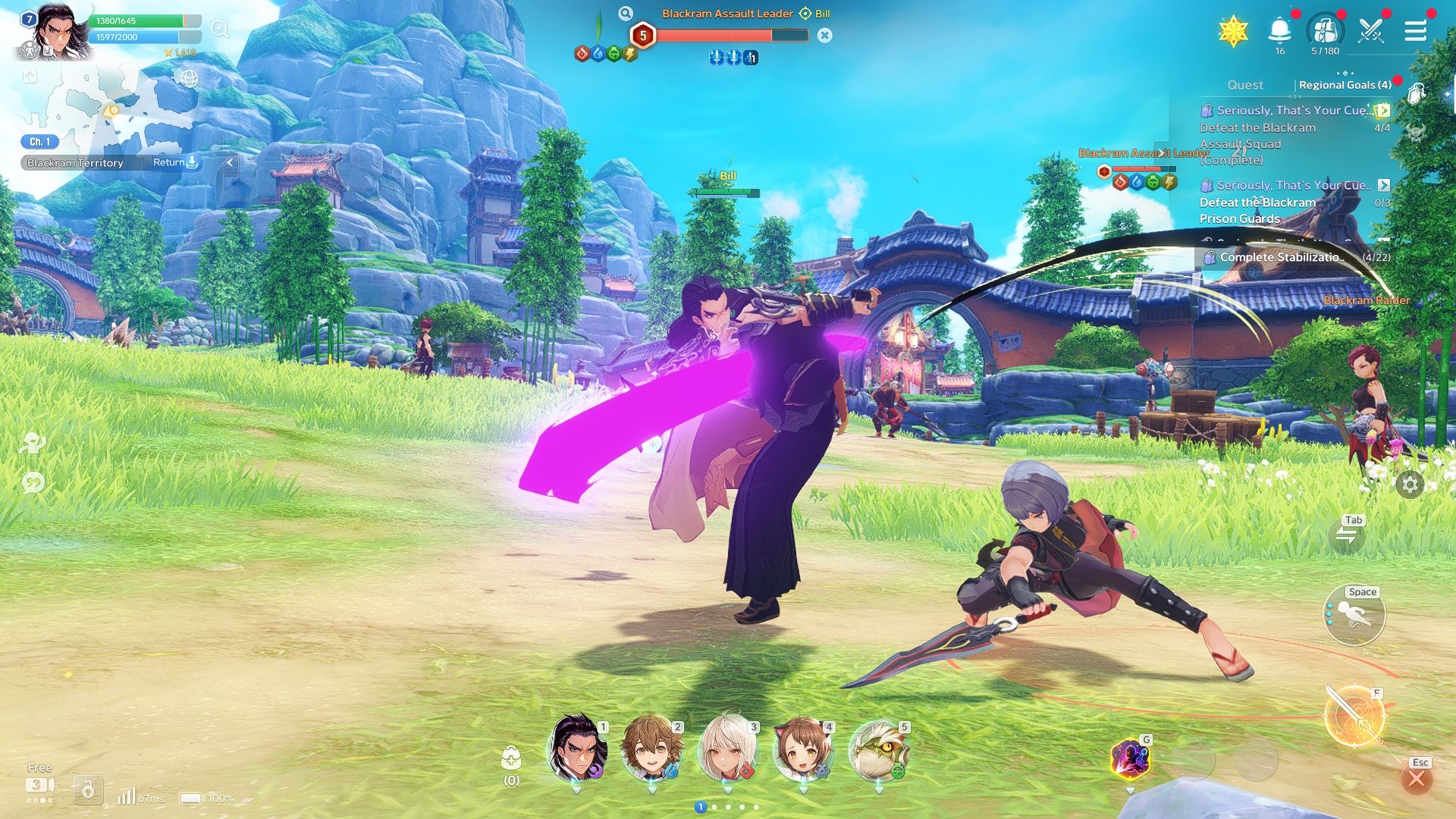Screen dimensions: 1456x819
Task: Check the notification bell
Action: [x=1279, y=31]
